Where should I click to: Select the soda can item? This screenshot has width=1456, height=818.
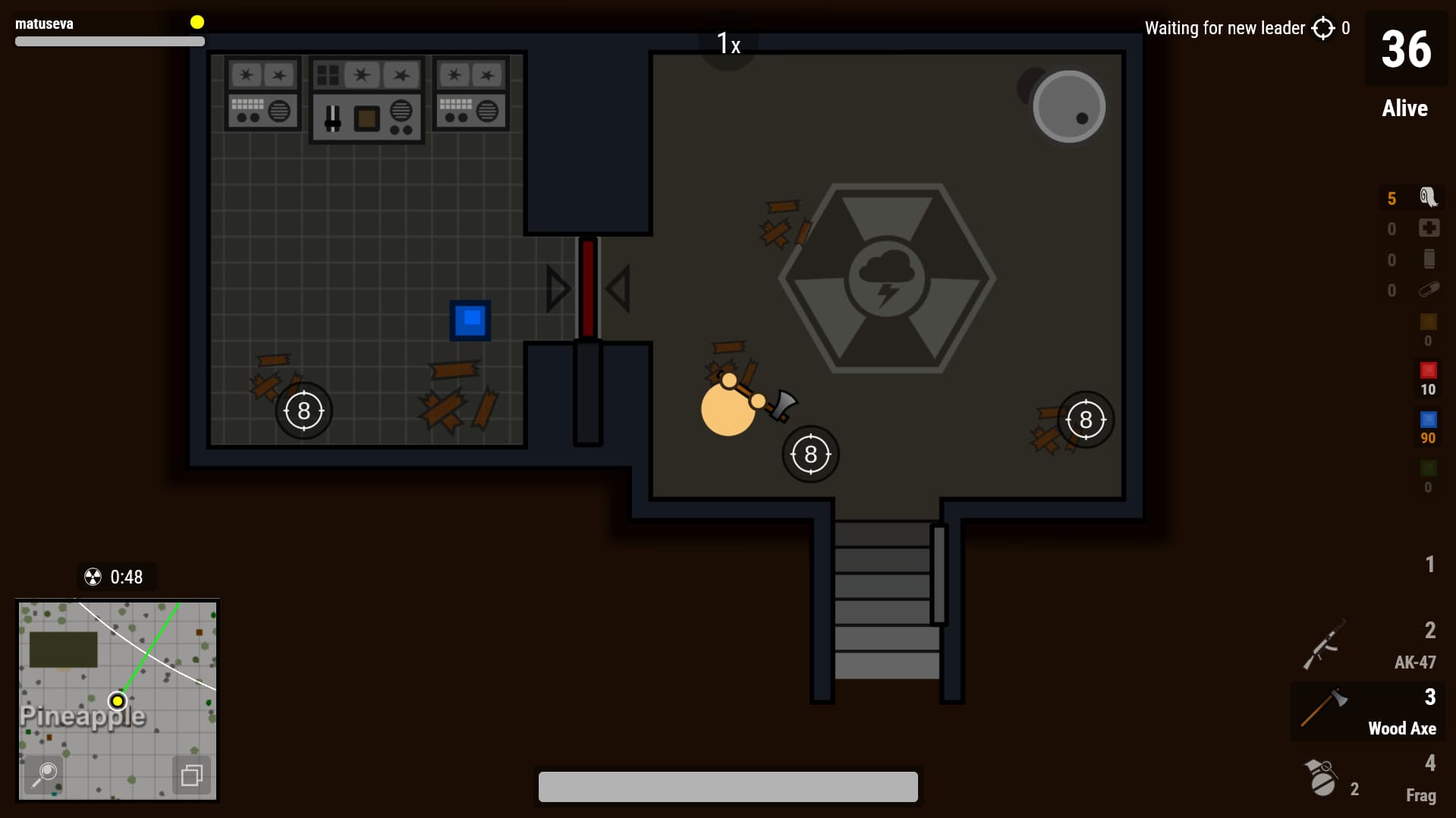coord(1429,260)
